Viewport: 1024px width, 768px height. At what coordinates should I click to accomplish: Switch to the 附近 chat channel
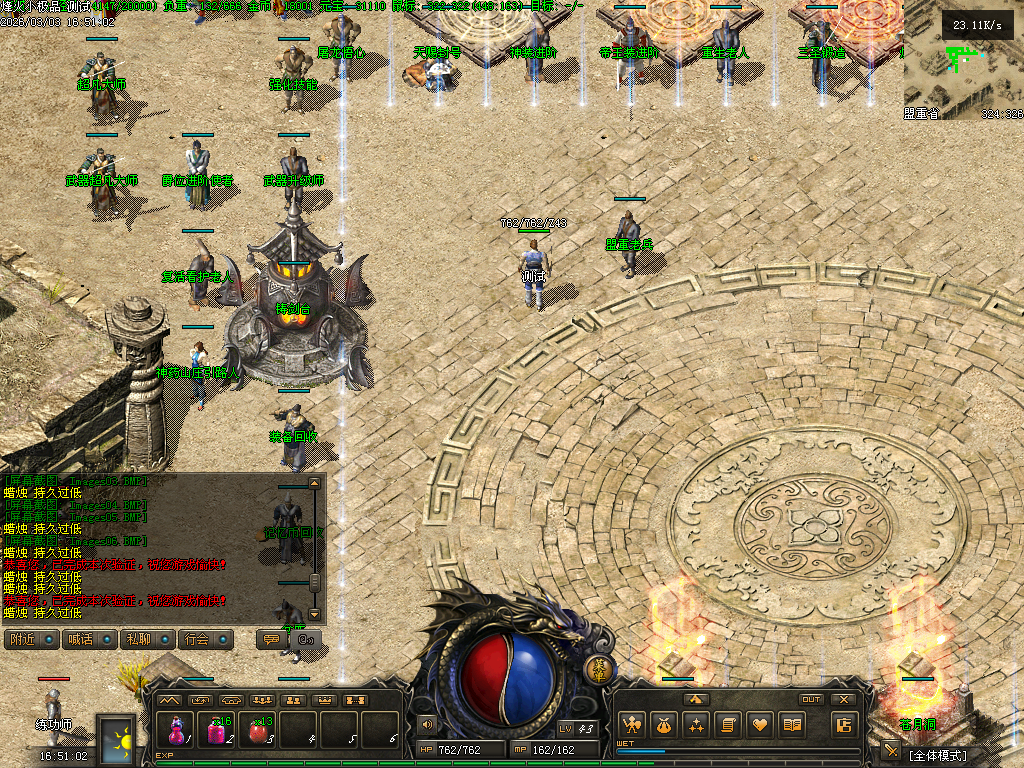(x=32, y=639)
